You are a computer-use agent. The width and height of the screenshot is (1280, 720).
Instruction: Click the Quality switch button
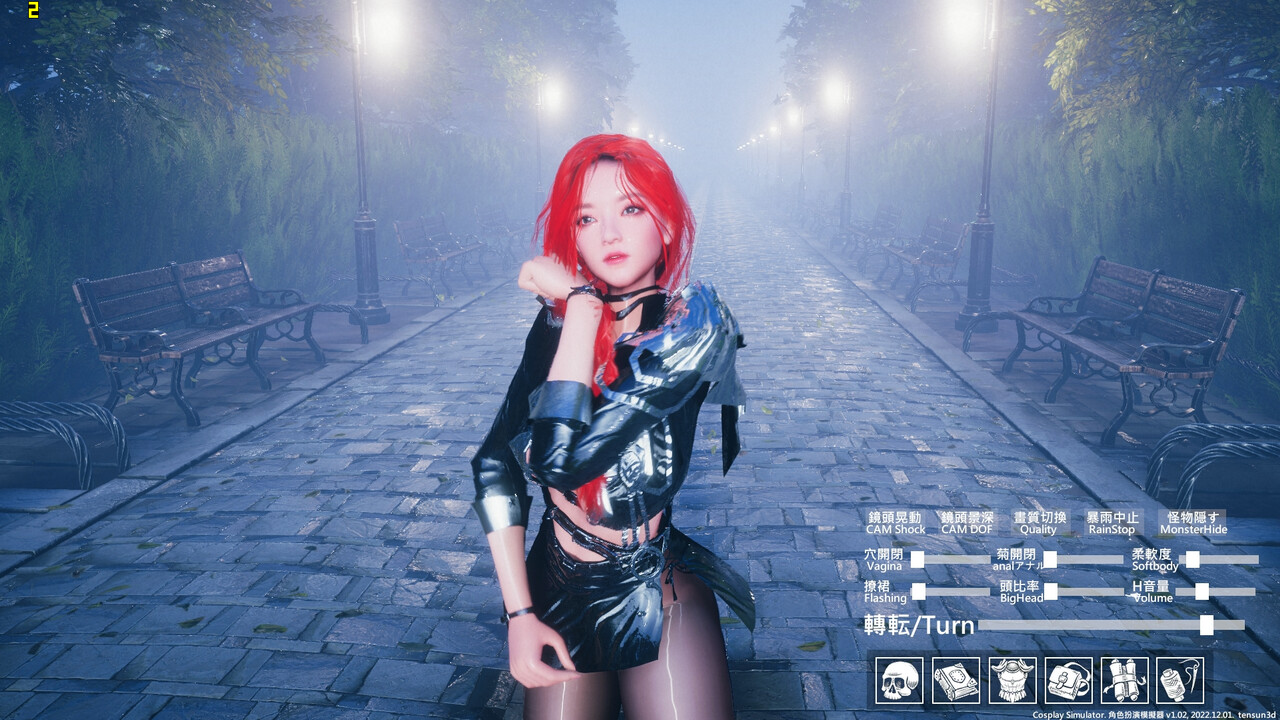[1039, 523]
